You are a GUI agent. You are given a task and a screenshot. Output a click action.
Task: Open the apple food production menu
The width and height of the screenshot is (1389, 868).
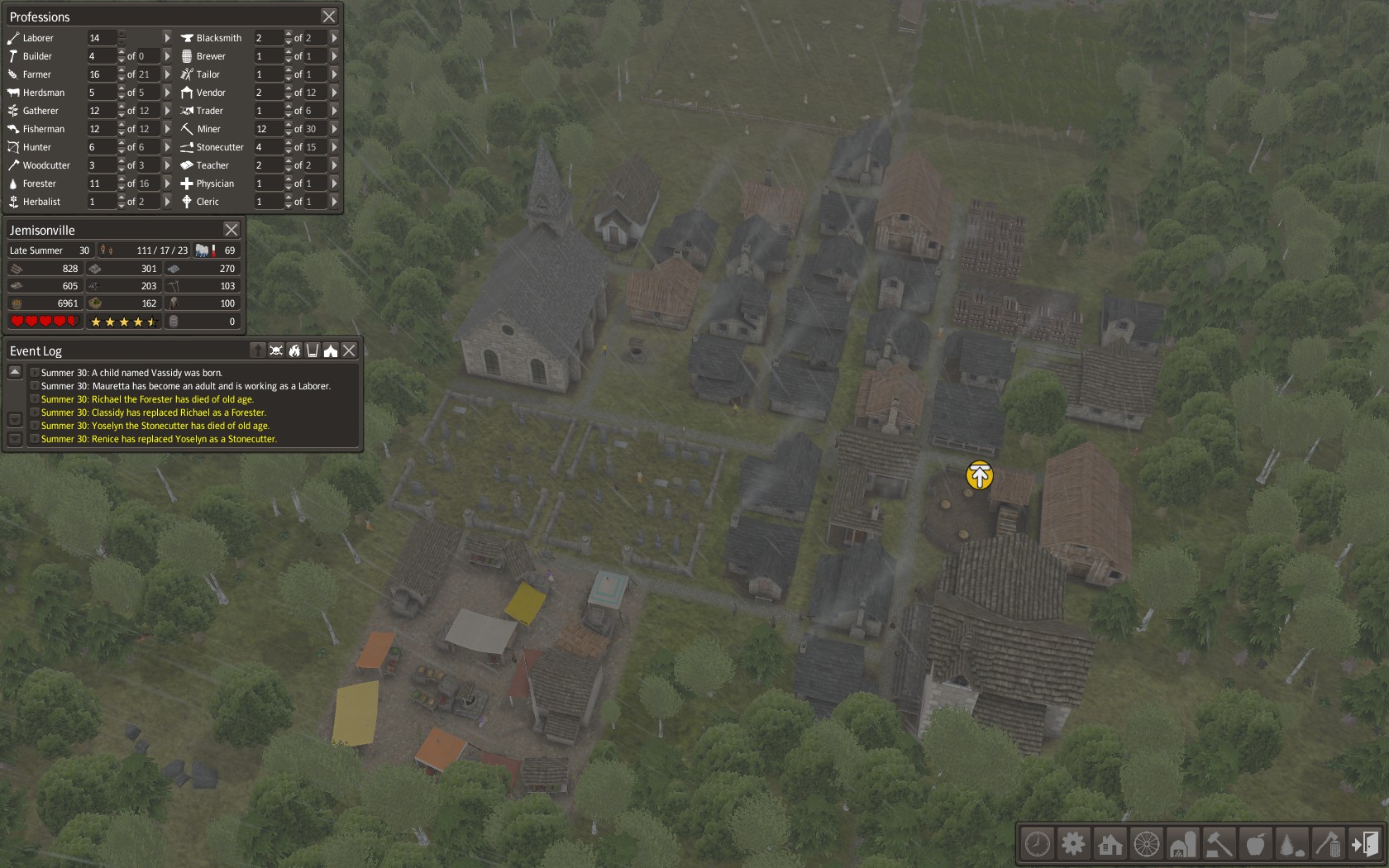[x=1255, y=844]
